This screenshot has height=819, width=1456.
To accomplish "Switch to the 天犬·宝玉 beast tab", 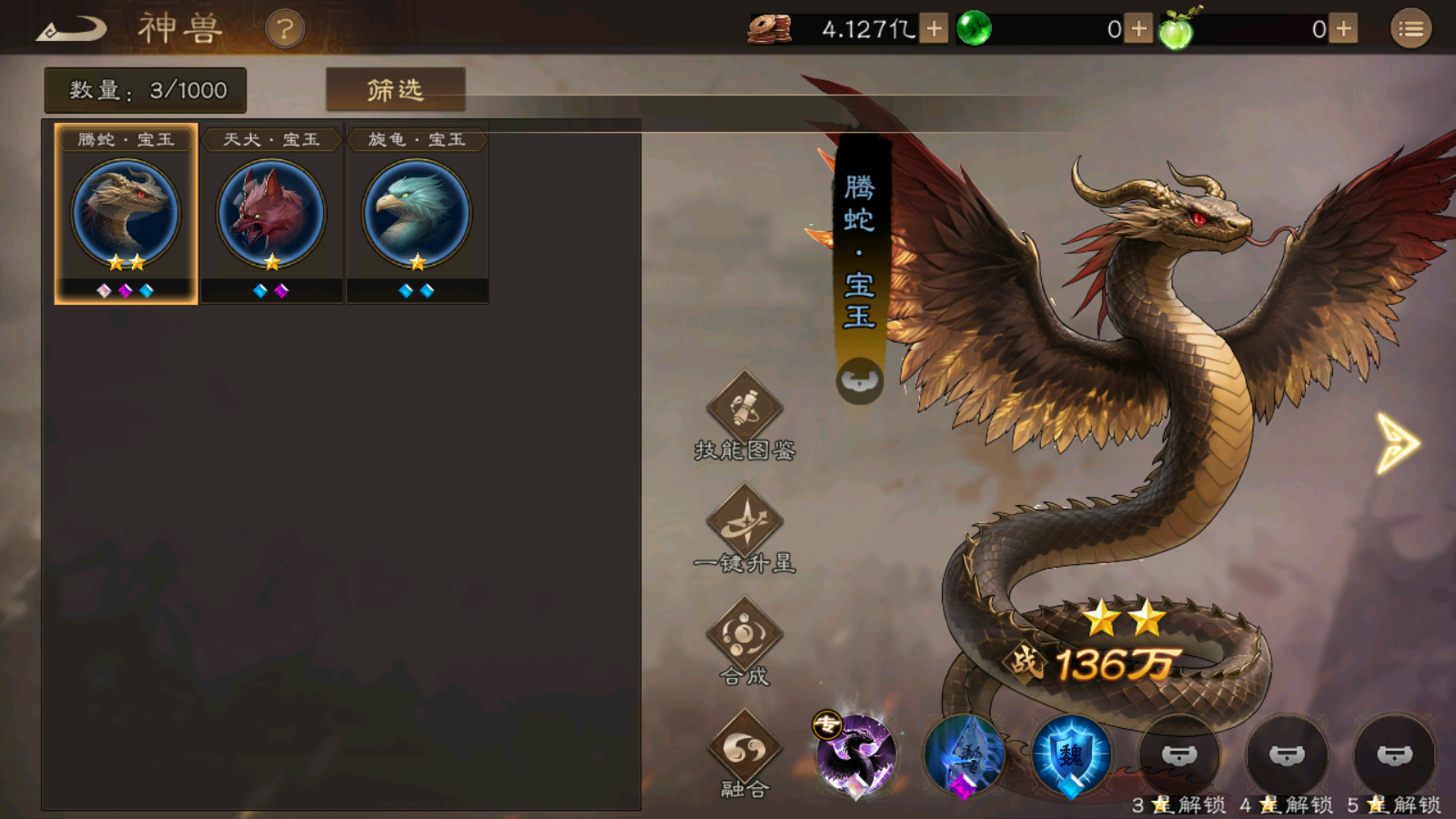I will (x=270, y=214).
